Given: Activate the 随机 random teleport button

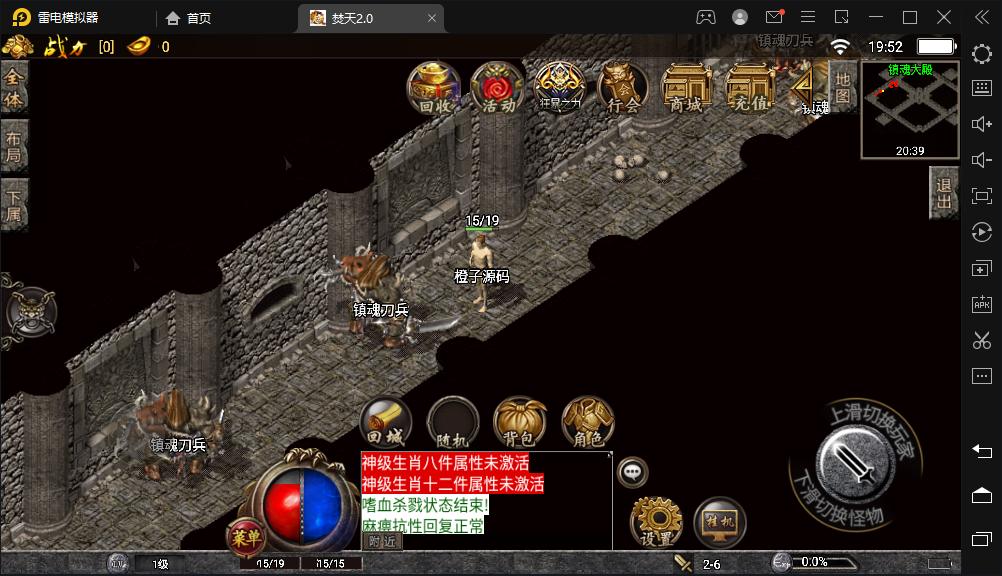Looking at the screenshot, I should pos(453,422).
